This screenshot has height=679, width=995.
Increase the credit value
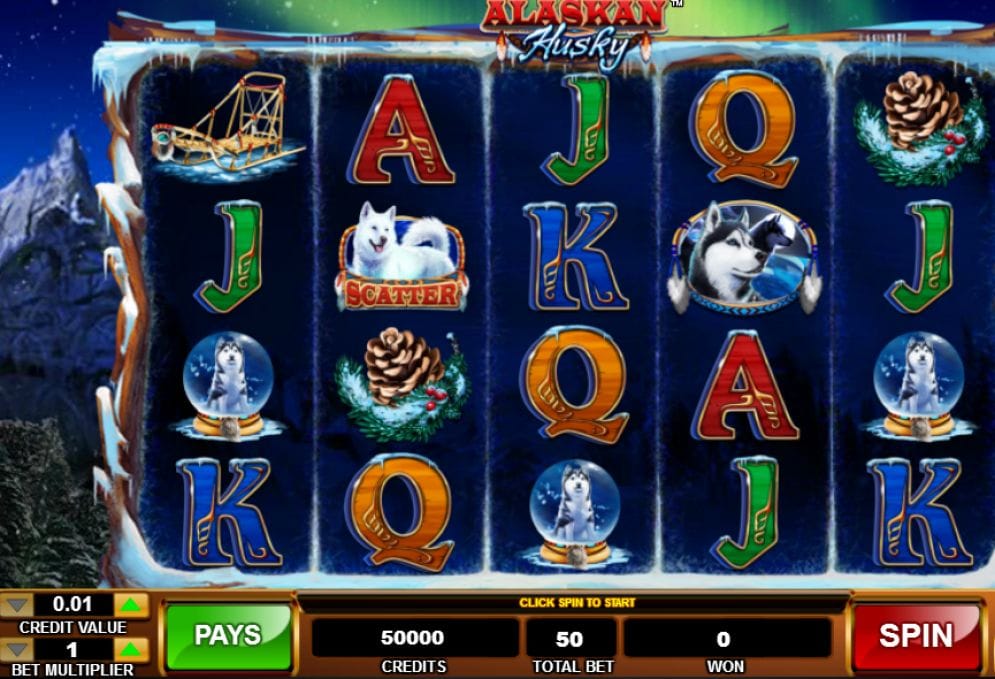point(132,604)
